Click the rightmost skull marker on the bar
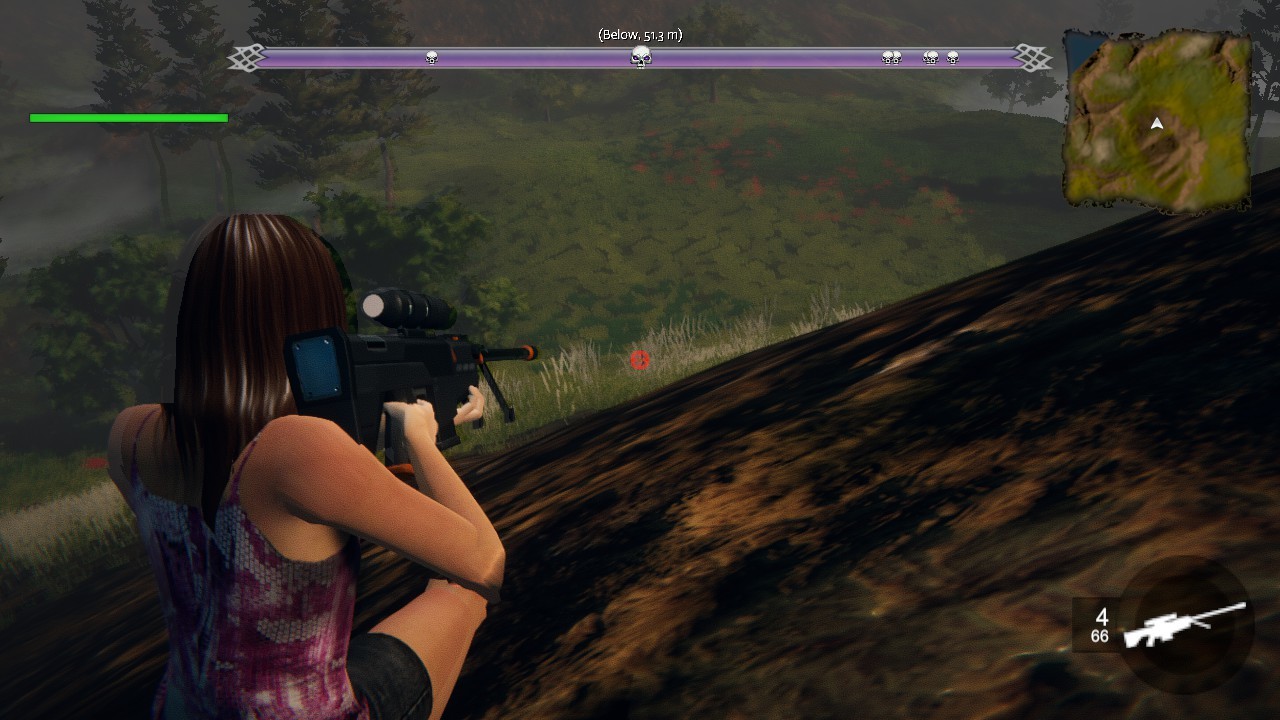Screen dimensions: 1280x720 [951, 58]
